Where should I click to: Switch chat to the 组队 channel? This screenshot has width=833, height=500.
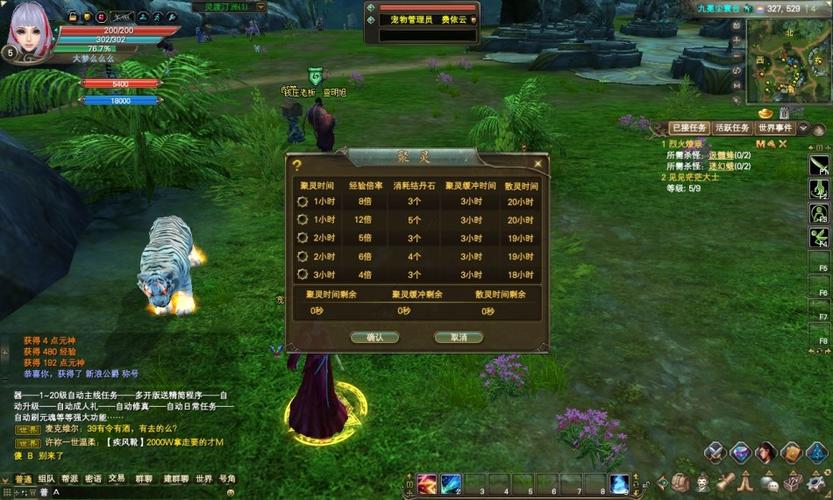click(x=46, y=479)
